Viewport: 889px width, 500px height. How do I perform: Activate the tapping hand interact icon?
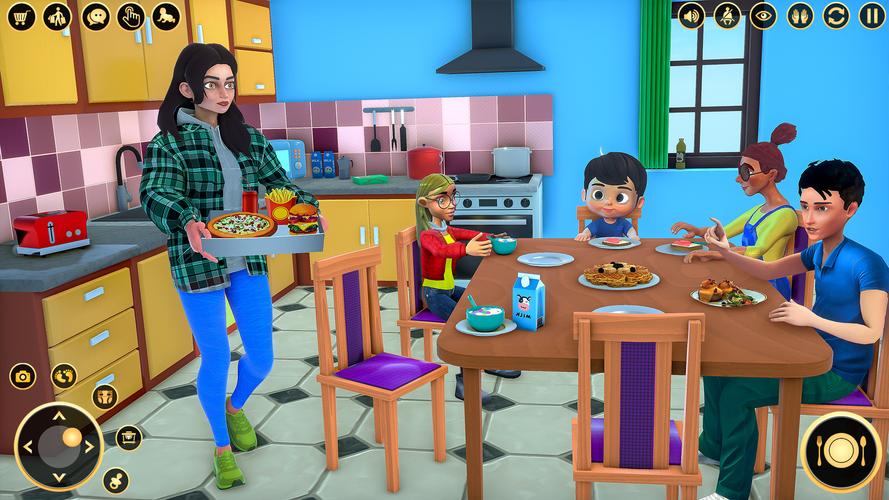pyautogui.click(x=131, y=16)
